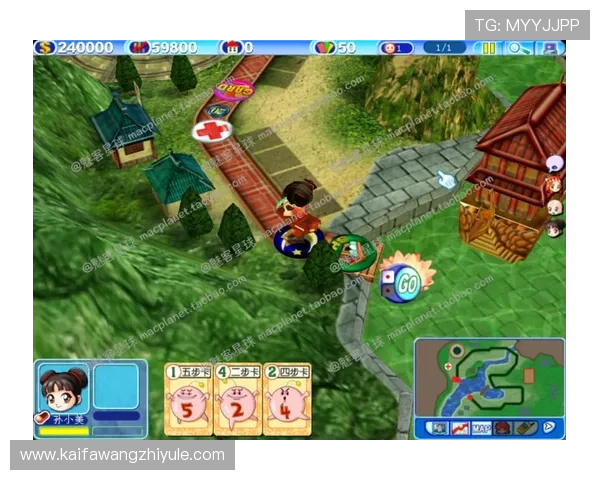Image resolution: width=600 pixels, height=480 pixels.
Task: Expand the minimap toolbar arrow
Action: click(548, 428)
